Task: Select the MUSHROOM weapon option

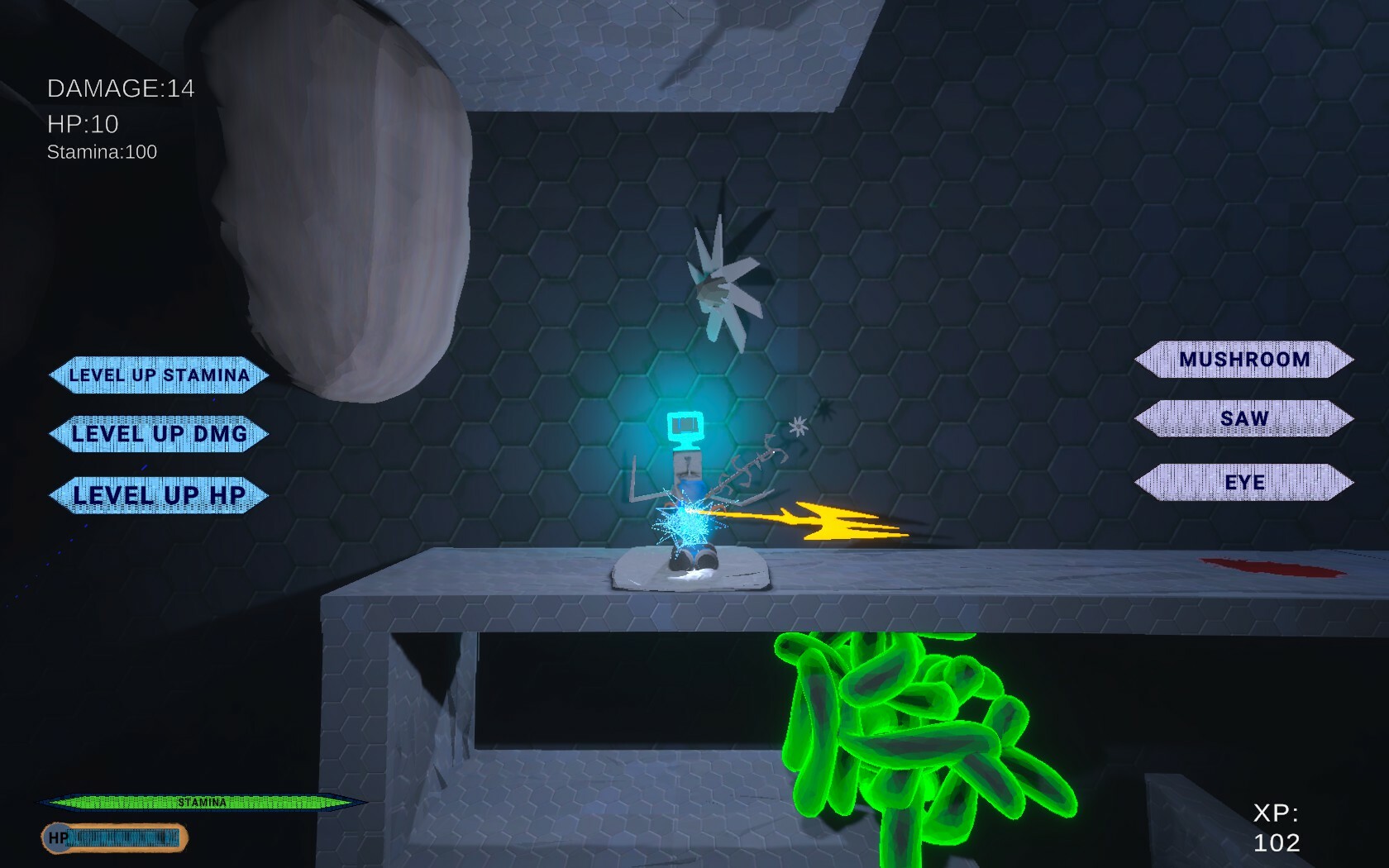Action: pyautogui.click(x=1243, y=359)
